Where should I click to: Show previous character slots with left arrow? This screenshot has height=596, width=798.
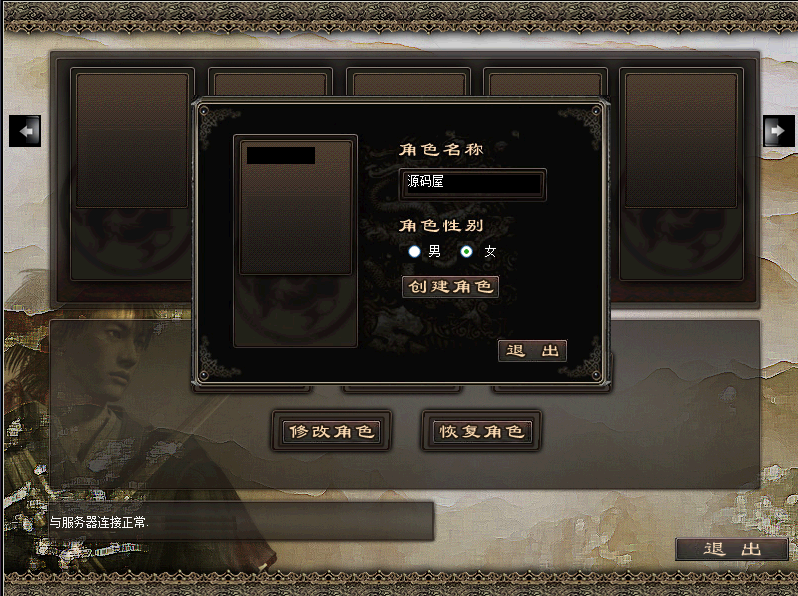(25, 130)
